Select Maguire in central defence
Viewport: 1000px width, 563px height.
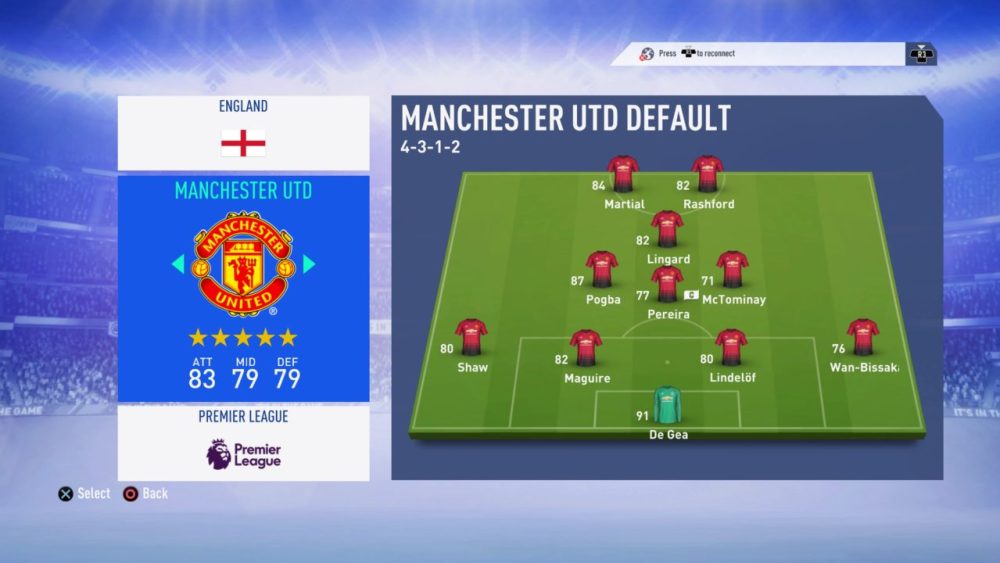tap(586, 348)
